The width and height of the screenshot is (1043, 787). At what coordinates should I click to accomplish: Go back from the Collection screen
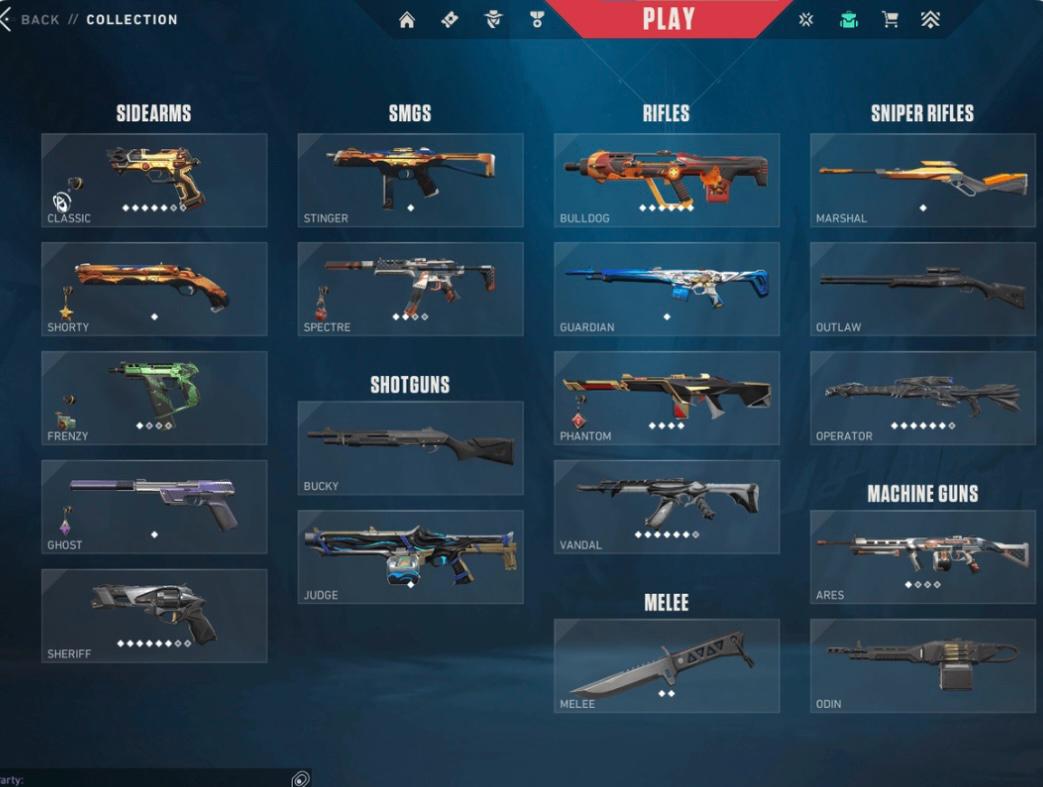pyautogui.click(x=30, y=19)
